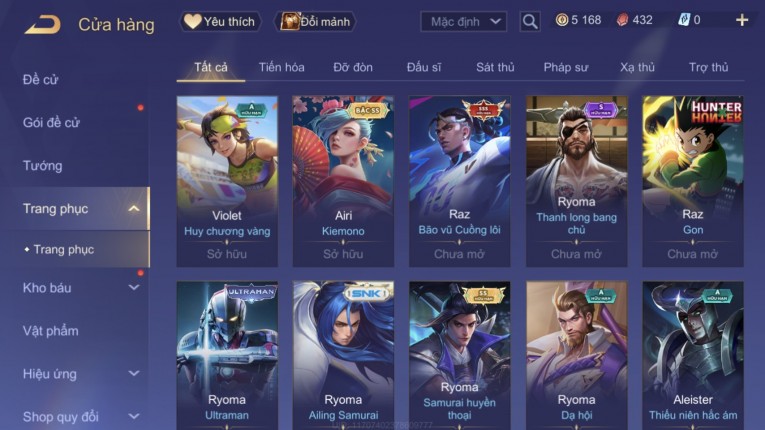Filter skins by Đấu sĩ tab
The width and height of the screenshot is (765, 430).
[x=424, y=67]
